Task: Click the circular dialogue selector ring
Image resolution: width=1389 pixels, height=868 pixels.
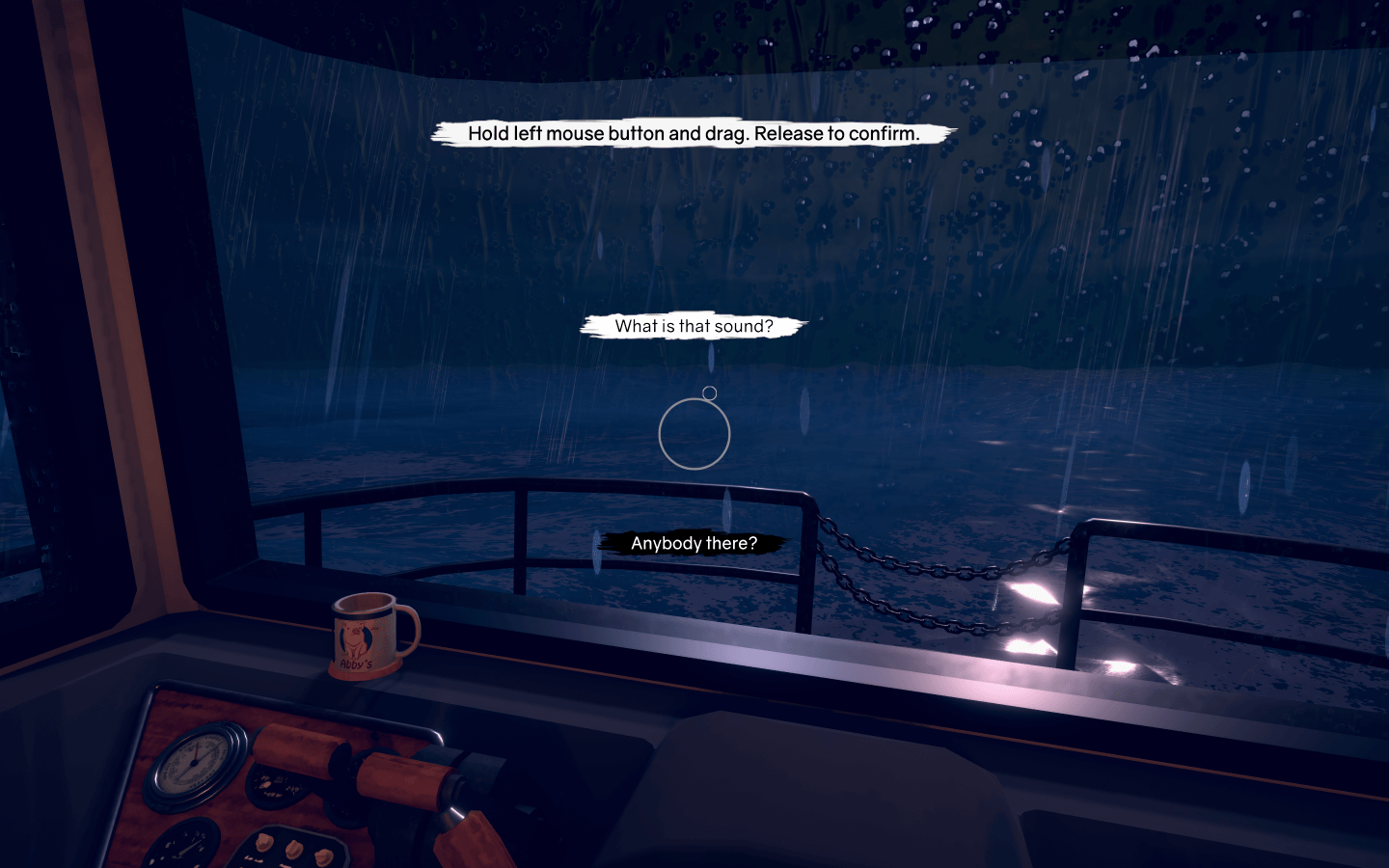Action: (x=692, y=432)
